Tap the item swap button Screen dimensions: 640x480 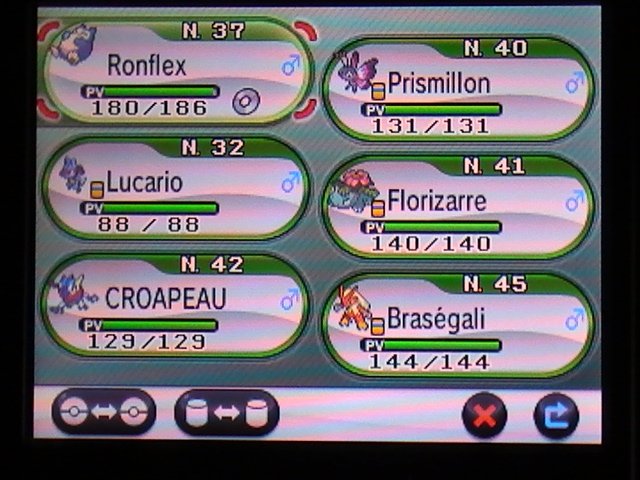227,412
